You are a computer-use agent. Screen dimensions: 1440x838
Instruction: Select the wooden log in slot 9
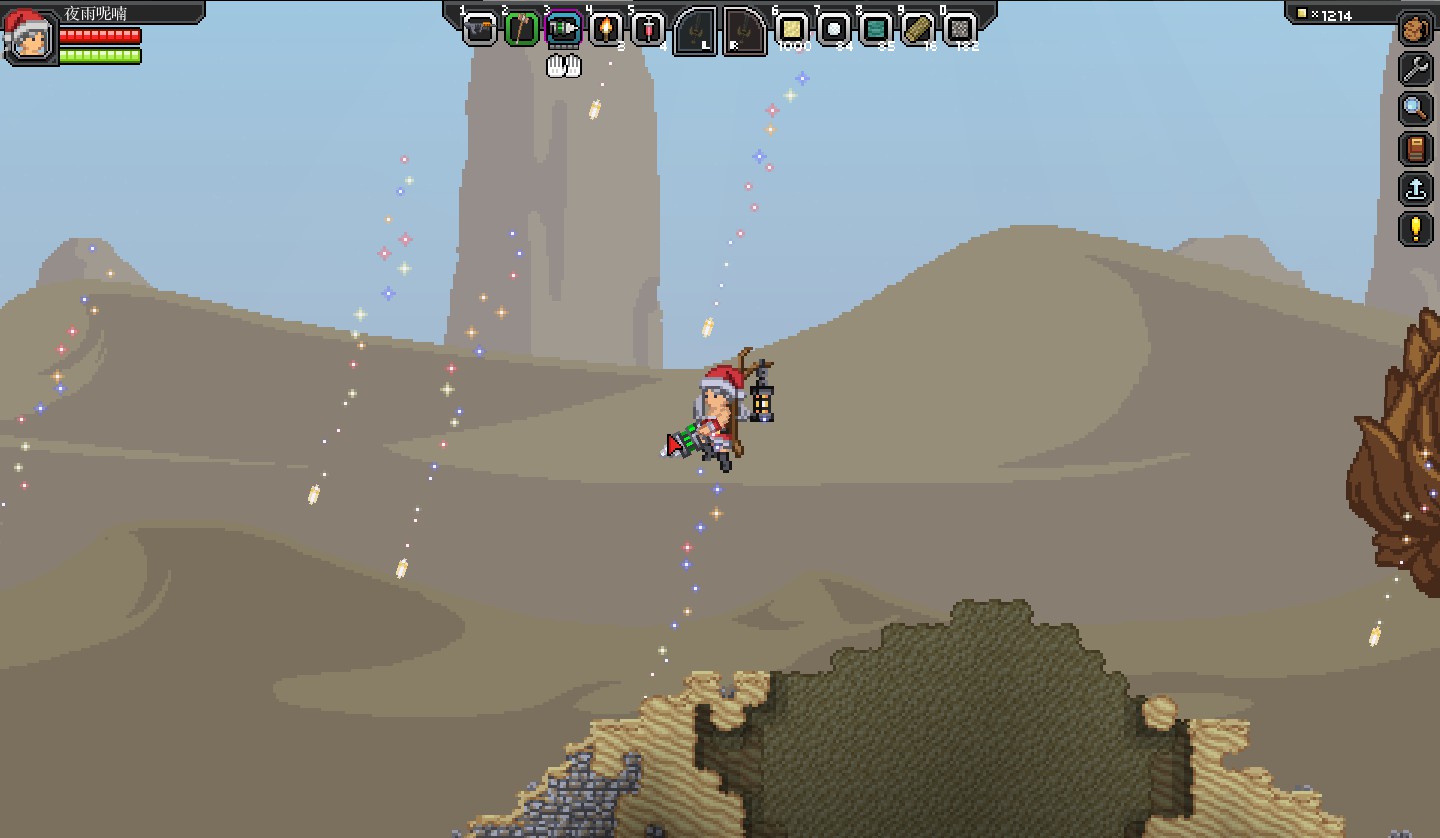pos(918,29)
